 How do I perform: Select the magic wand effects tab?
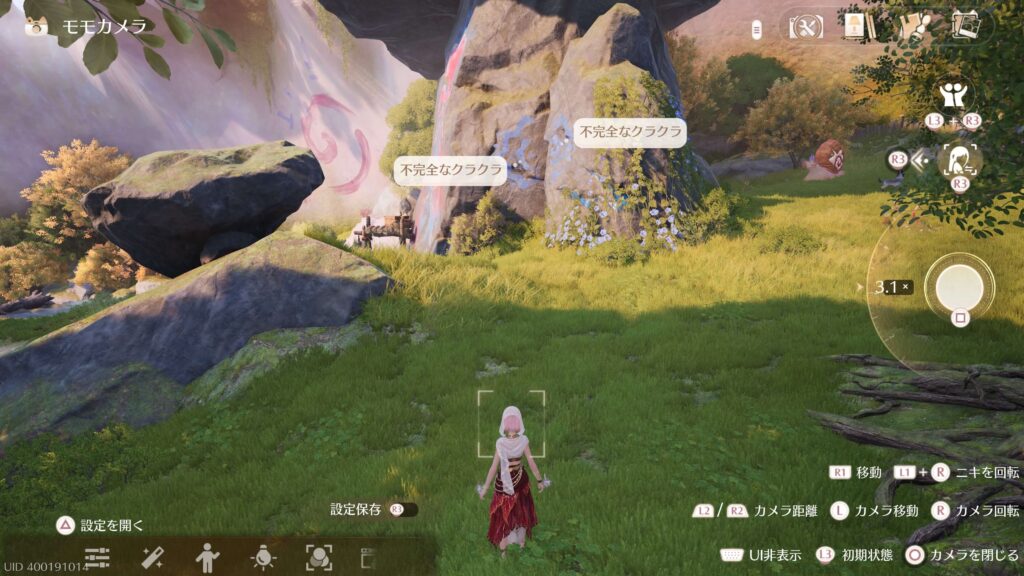coord(153,556)
